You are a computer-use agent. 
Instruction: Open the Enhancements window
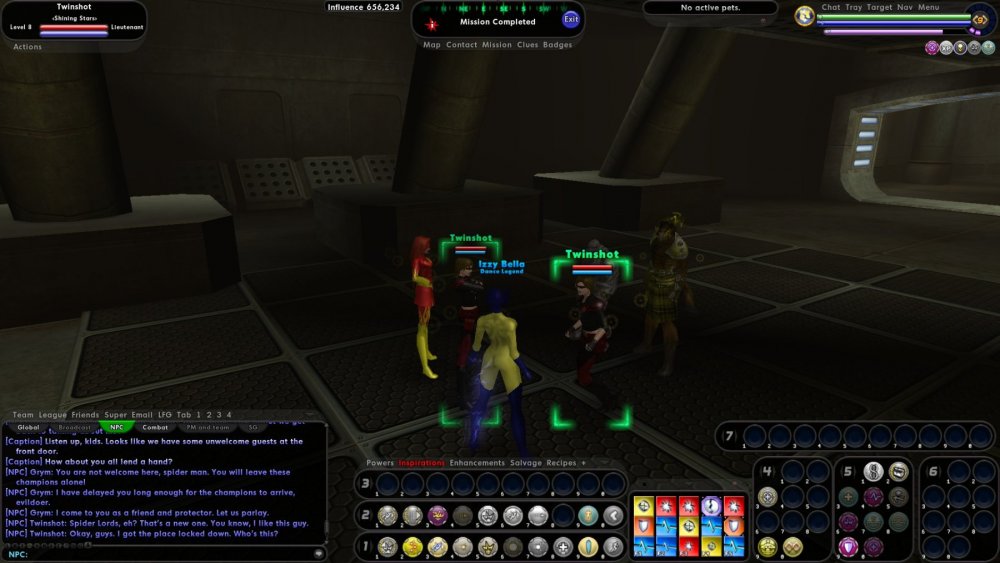[477, 463]
